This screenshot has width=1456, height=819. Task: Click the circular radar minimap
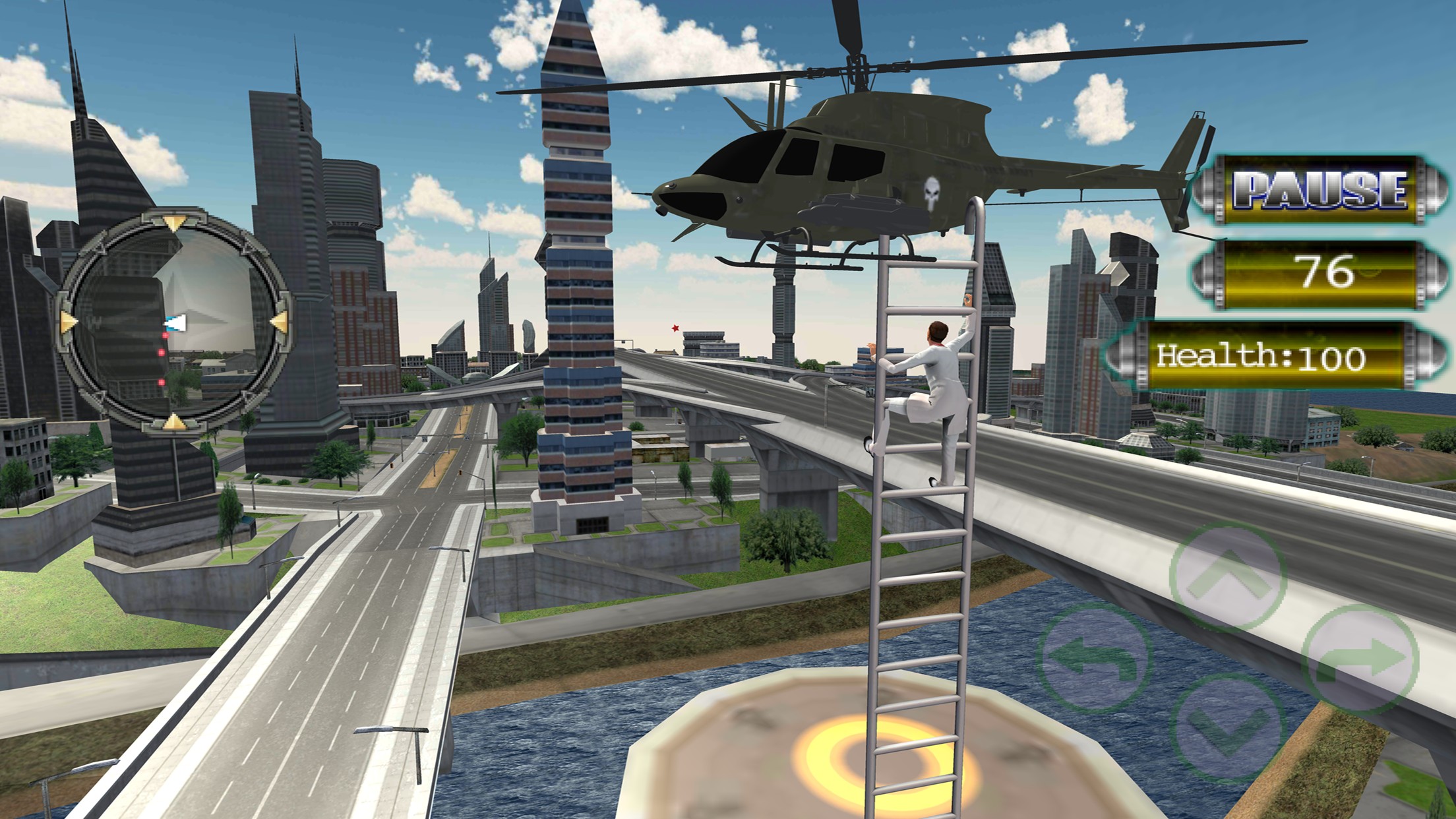tap(174, 322)
